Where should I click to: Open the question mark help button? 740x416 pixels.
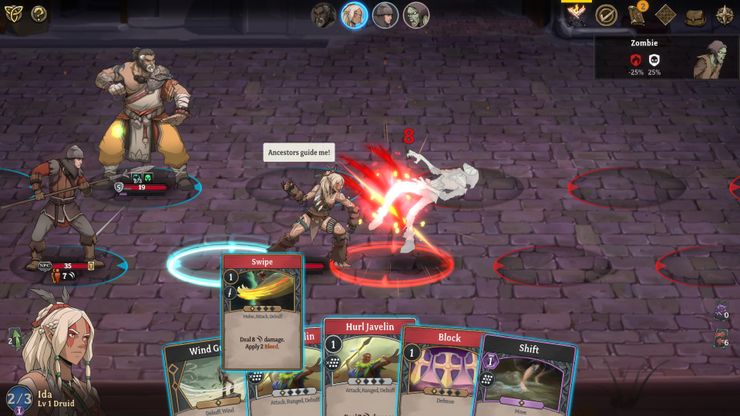(x=39, y=13)
